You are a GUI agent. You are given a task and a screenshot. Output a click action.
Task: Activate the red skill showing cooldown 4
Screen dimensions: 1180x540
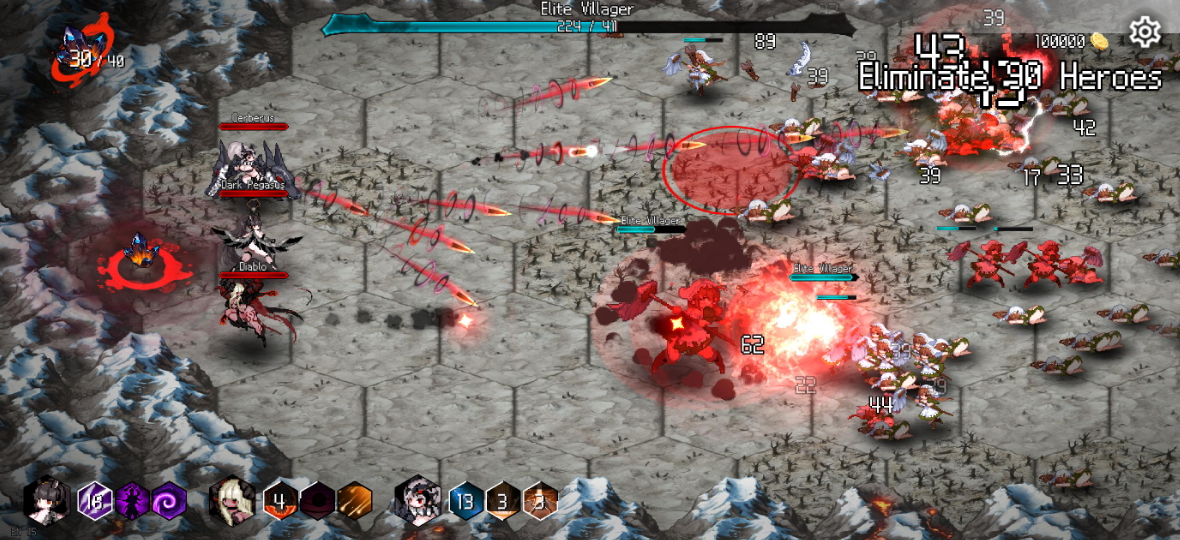(x=281, y=499)
